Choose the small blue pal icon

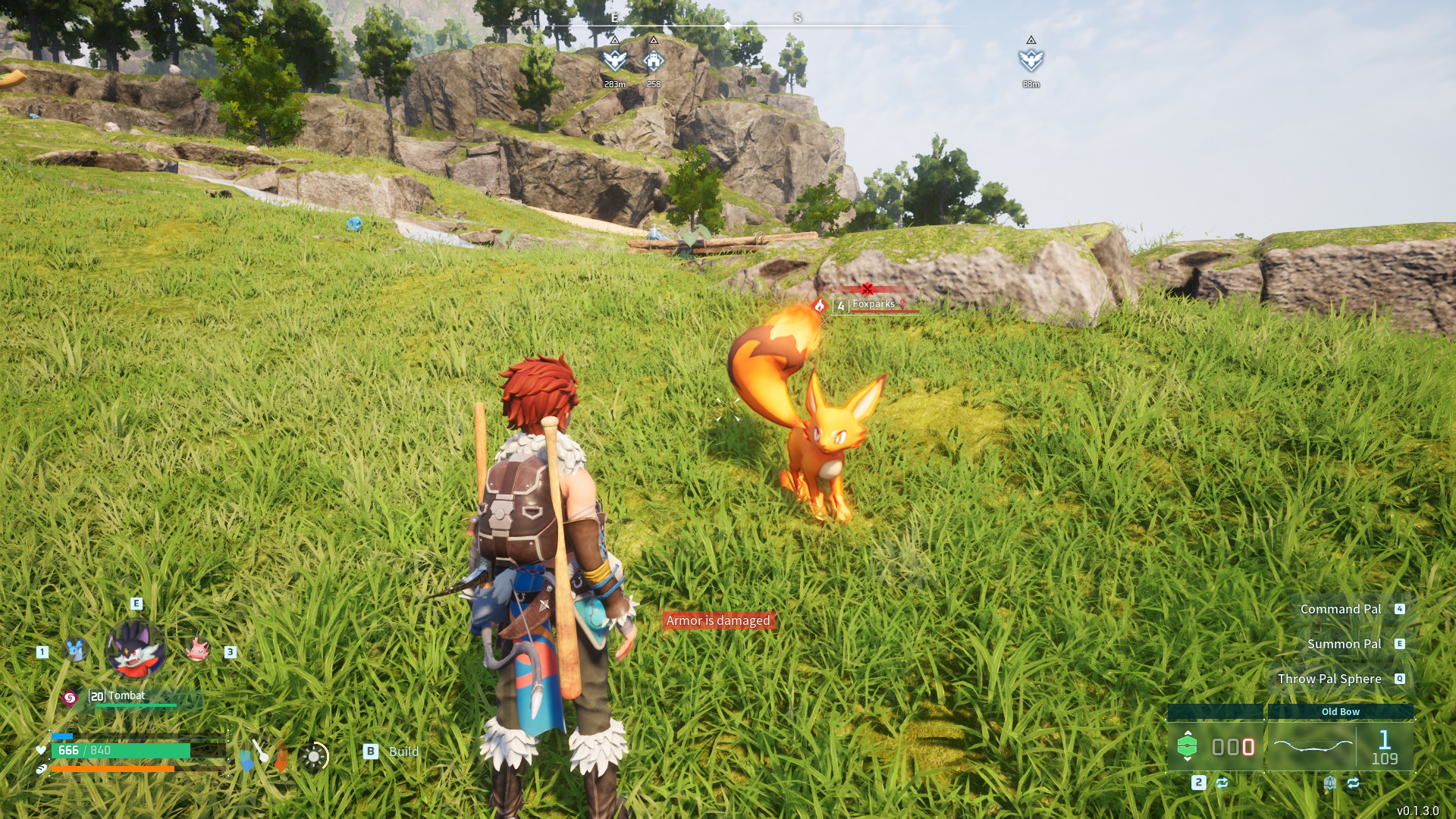coord(74,650)
